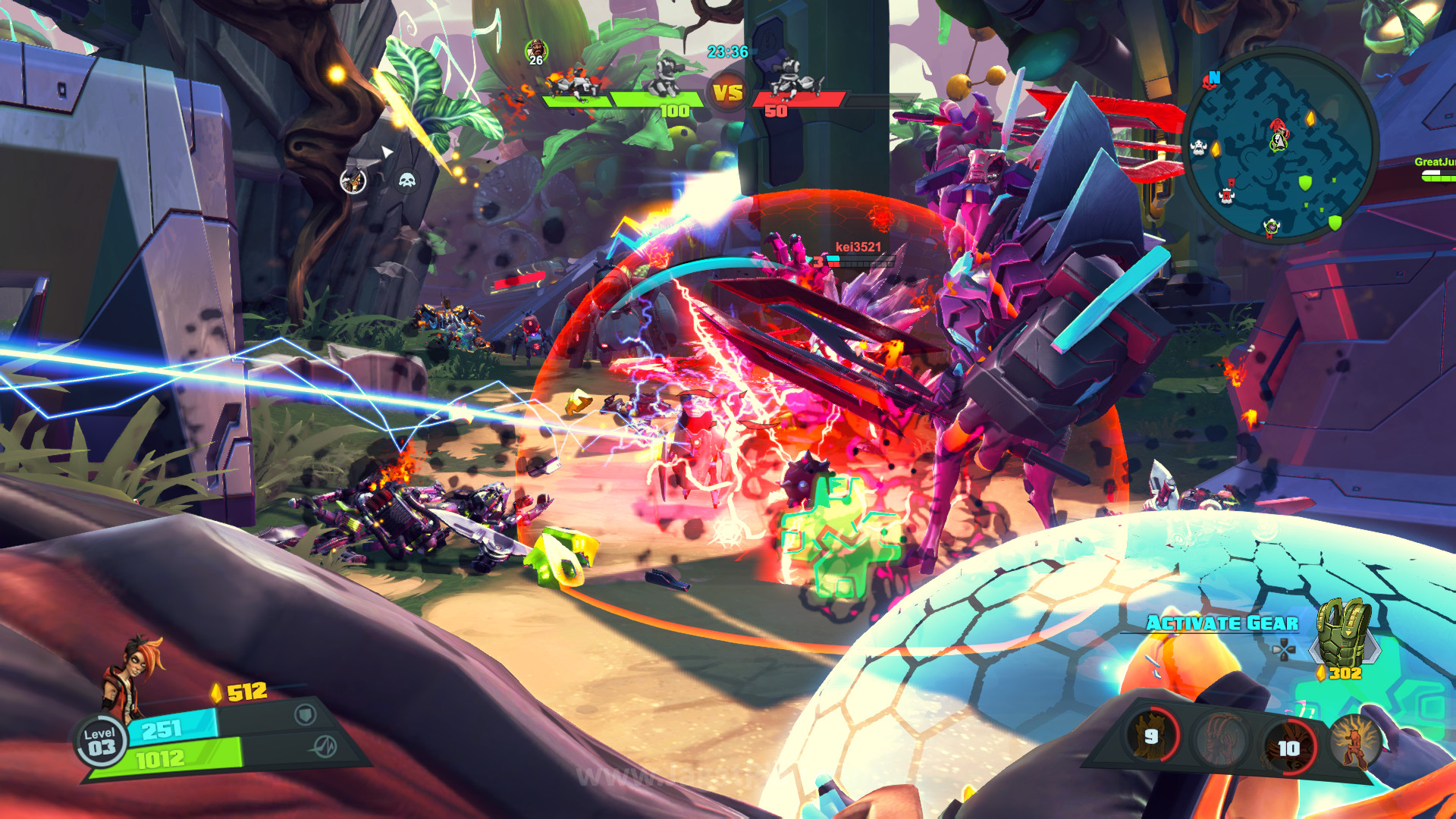Screen dimensions: 1456x819
Task: Click the teammate portrait marked 26
Action: (536, 52)
